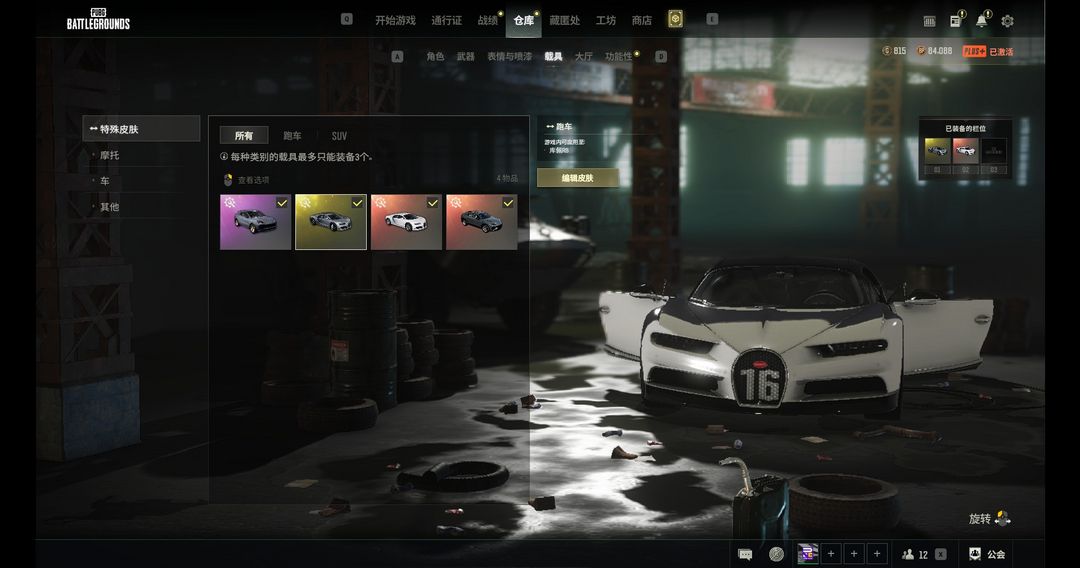This screenshot has width=1080, height=568.
Task: Go to the 通行证 (Pass) menu
Action: pos(446,20)
